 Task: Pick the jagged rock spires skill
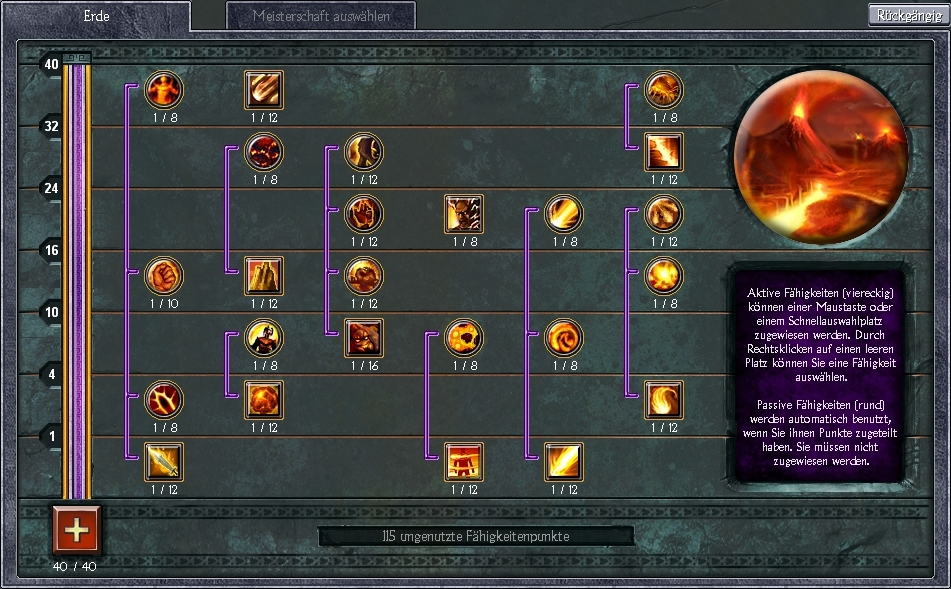pyautogui.click(x=264, y=275)
